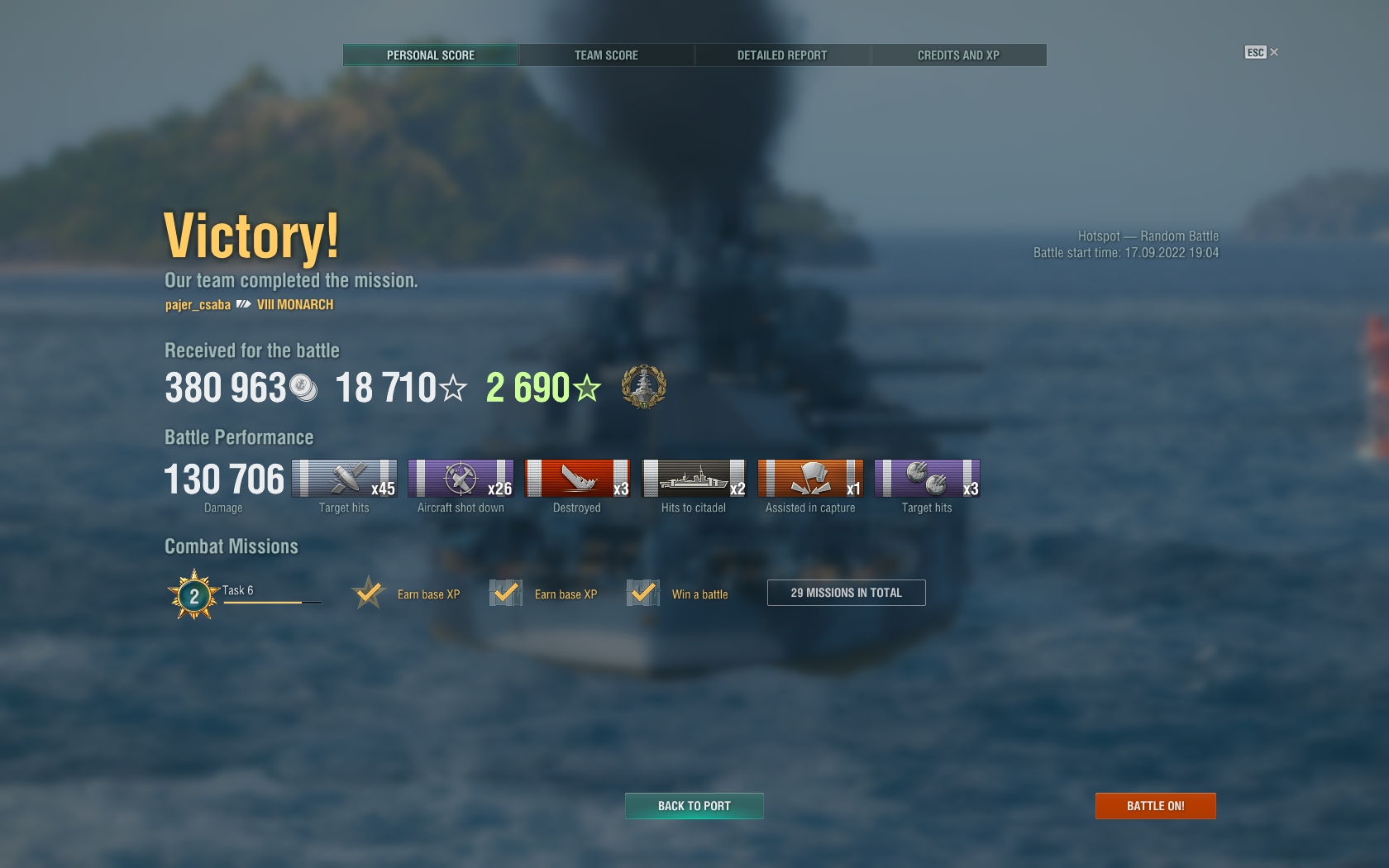
Task: Start another match with Battle On!
Action: click(1155, 806)
